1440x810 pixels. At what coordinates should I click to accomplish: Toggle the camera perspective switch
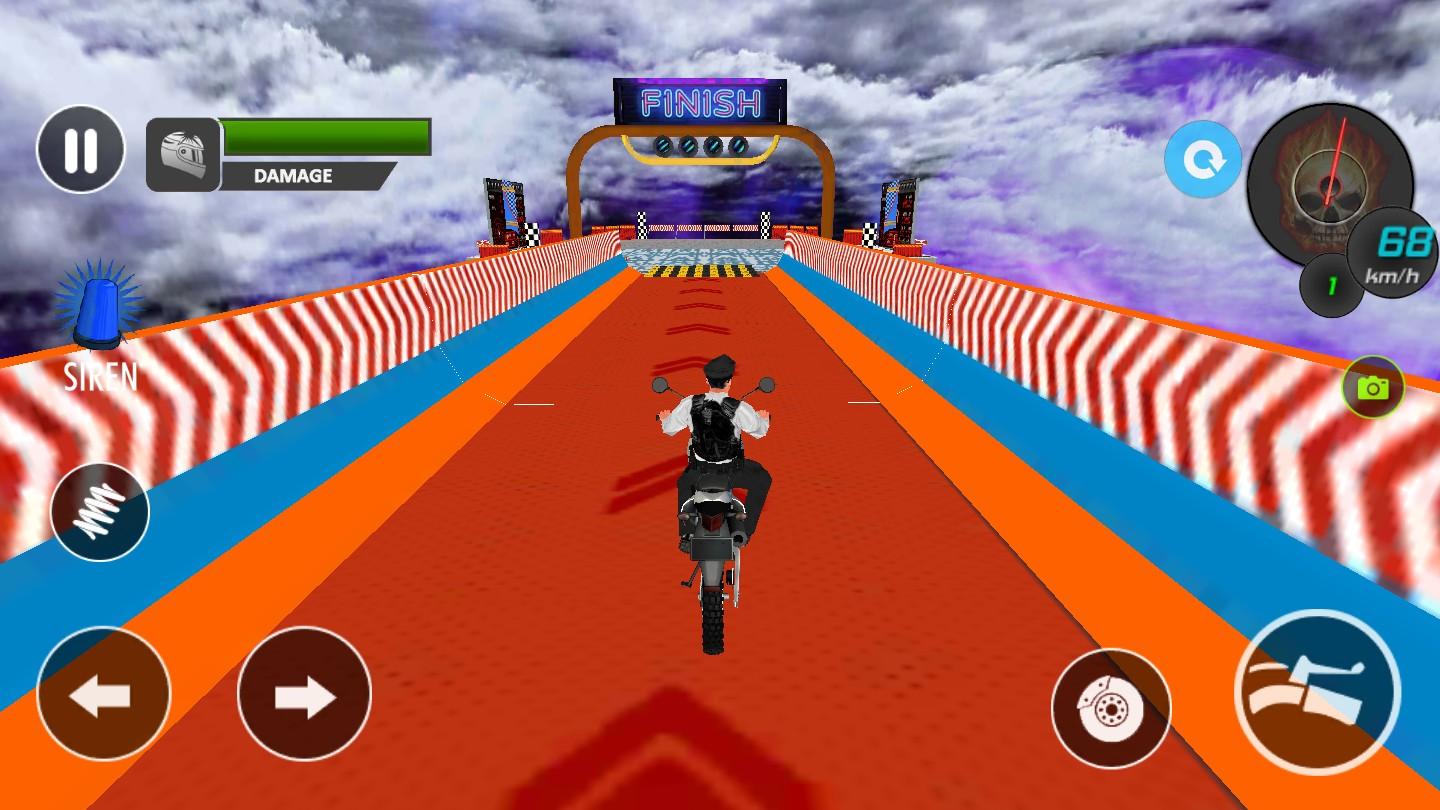click(x=1371, y=389)
